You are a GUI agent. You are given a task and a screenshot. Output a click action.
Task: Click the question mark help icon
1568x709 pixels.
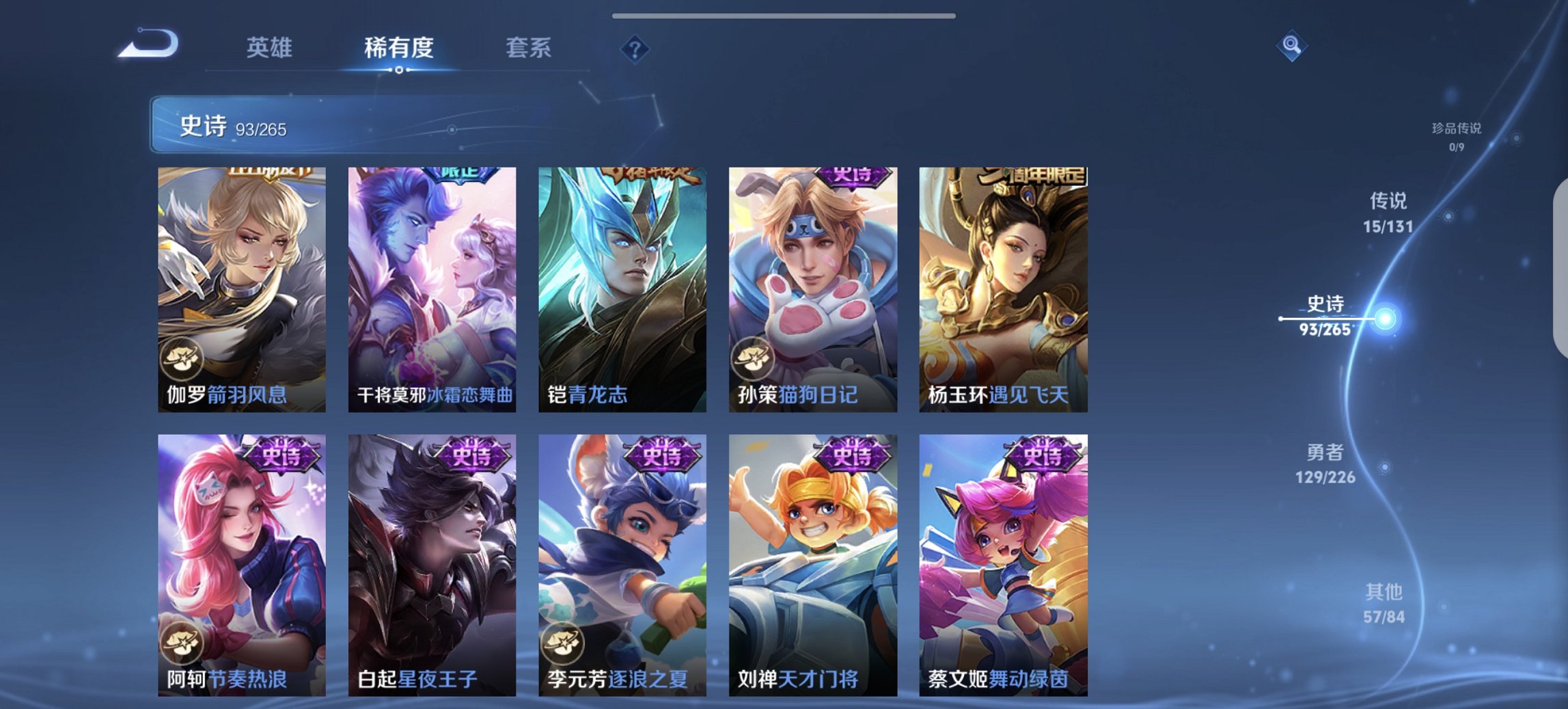coord(633,49)
